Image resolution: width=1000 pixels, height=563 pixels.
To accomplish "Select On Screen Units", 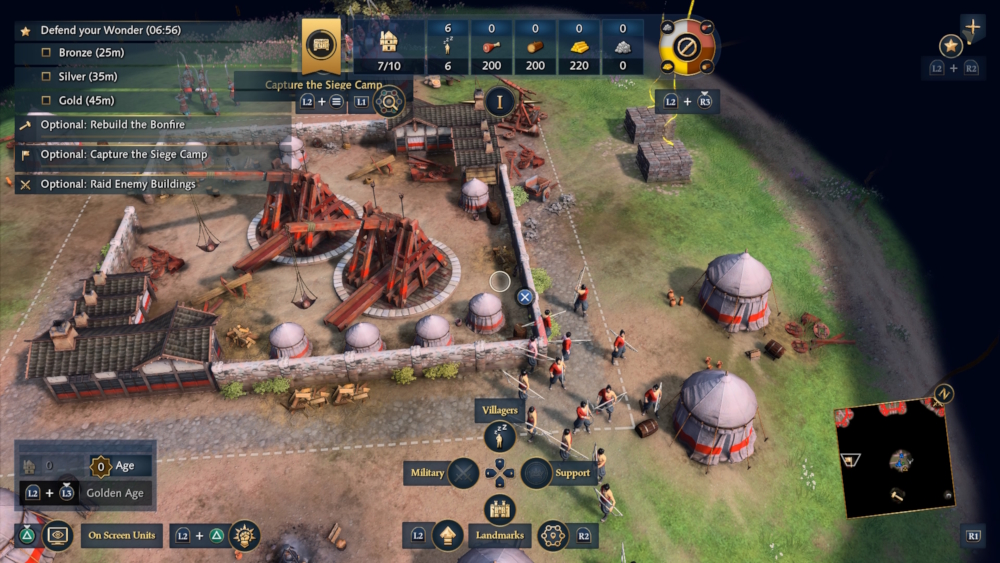I will (121, 536).
